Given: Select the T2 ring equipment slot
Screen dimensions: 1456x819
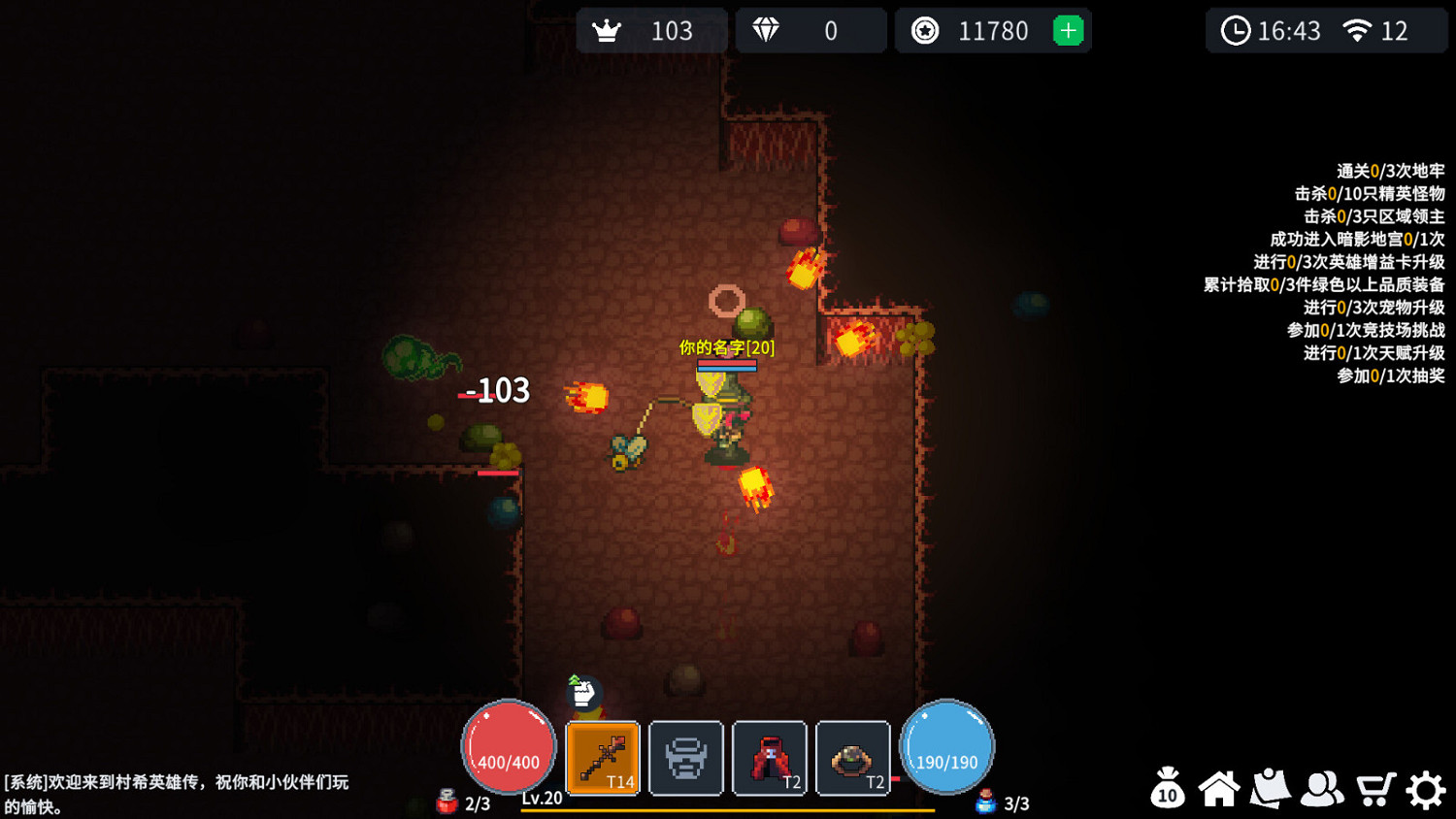Looking at the screenshot, I should (853, 758).
